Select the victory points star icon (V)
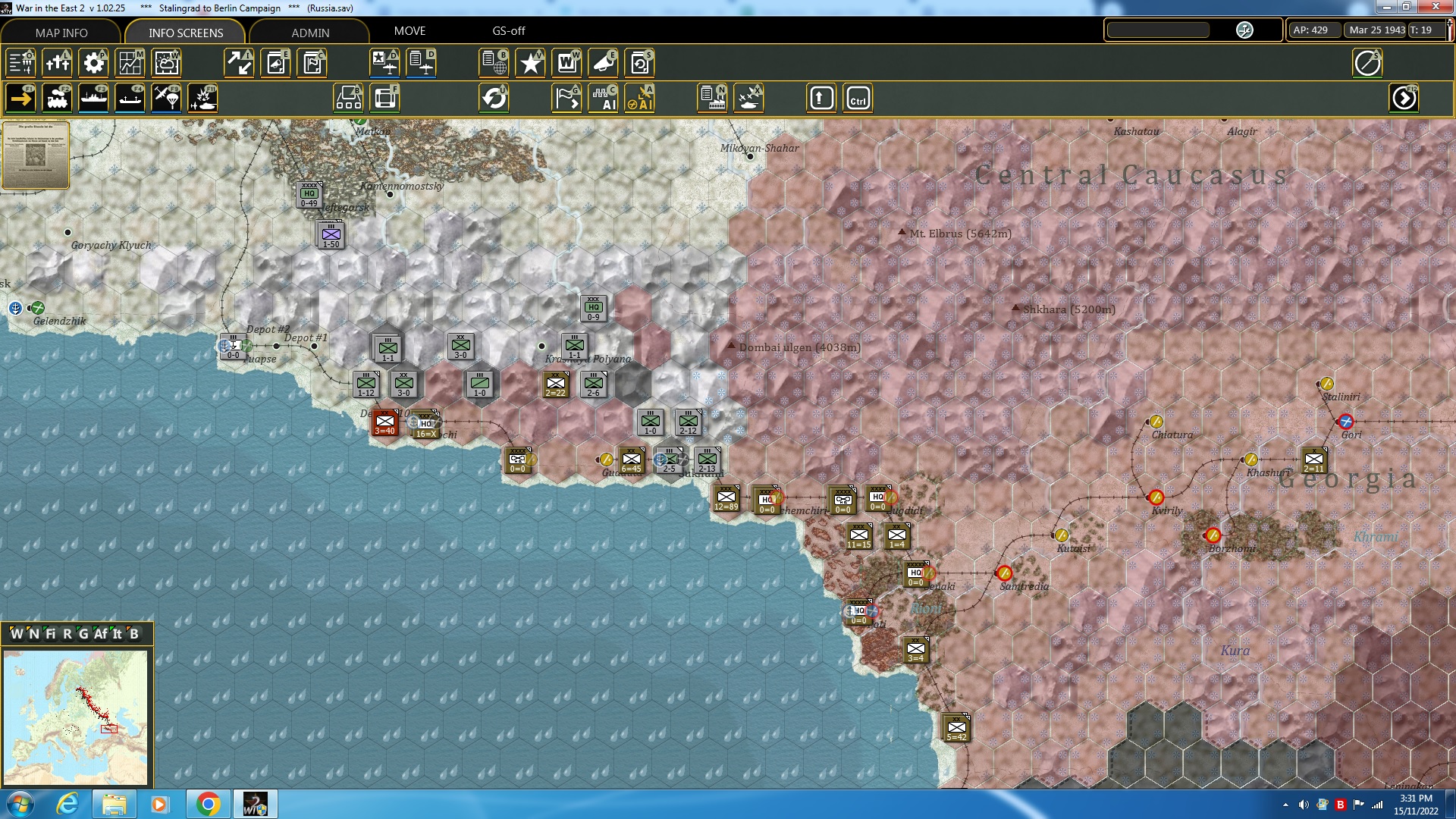Viewport: 1456px width, 819px height. (x=530, y=63)
